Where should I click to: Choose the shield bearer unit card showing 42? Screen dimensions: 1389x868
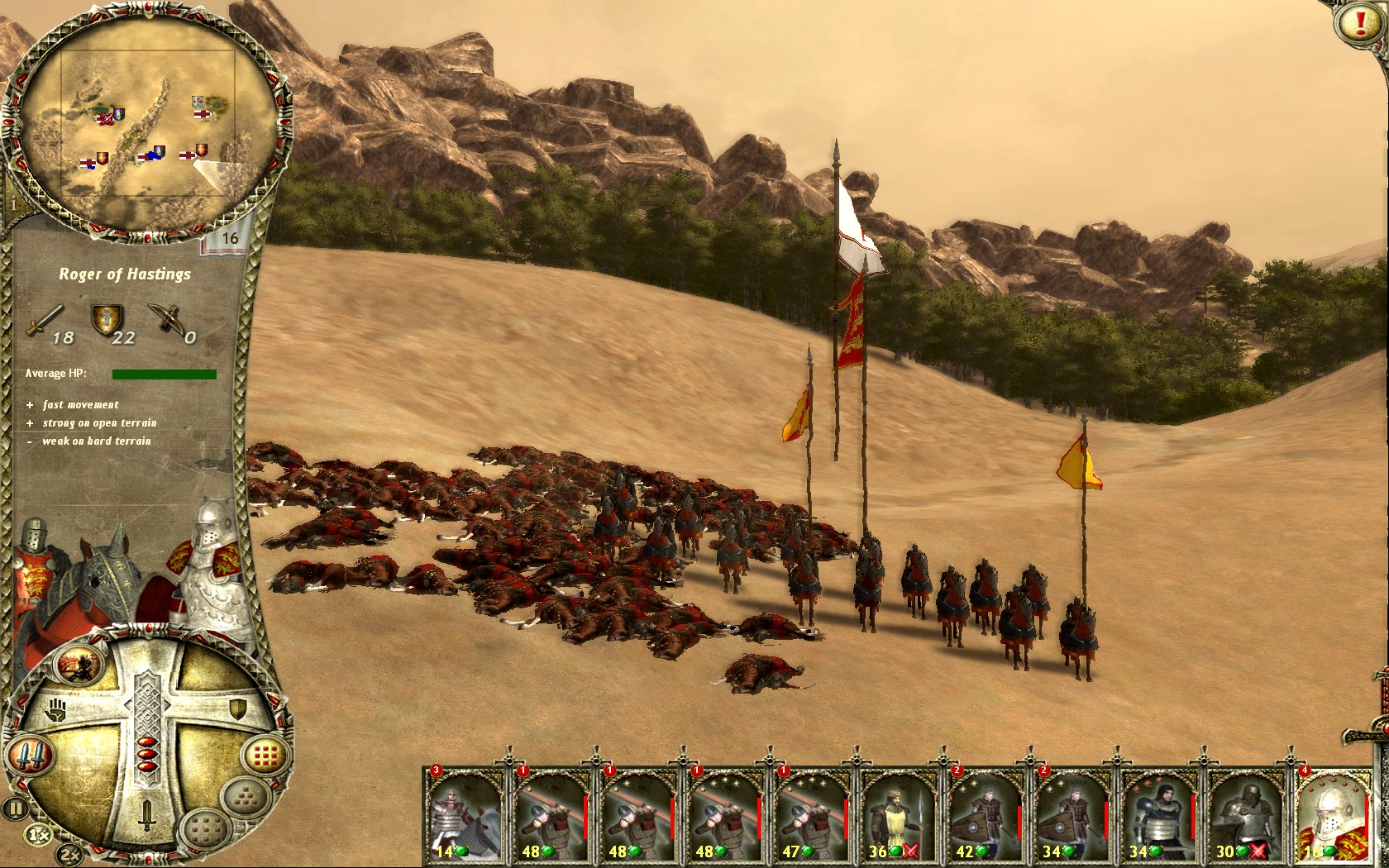tap(985, 814)
